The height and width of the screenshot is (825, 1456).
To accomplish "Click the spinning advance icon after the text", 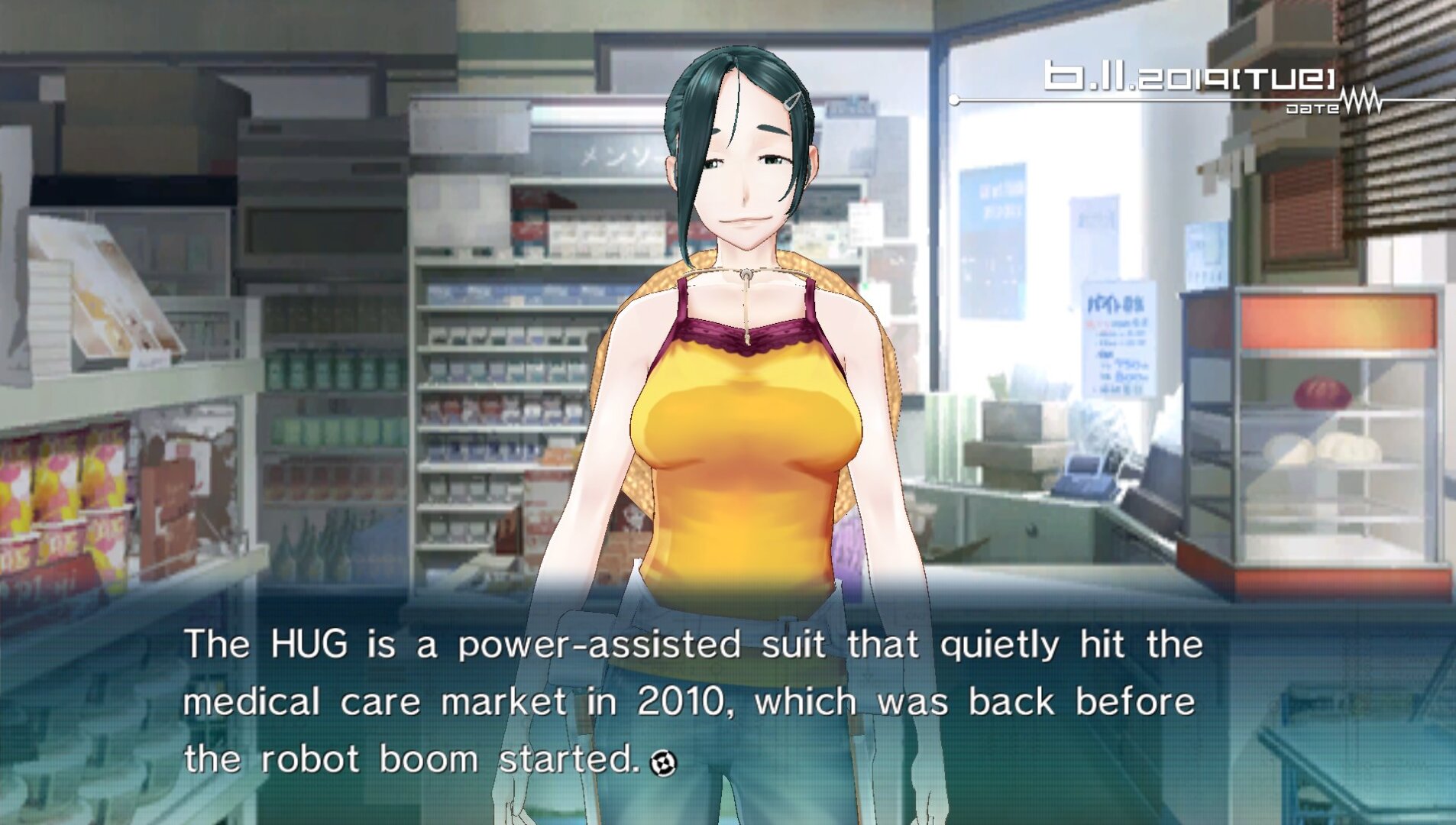I will click(662, 762).
